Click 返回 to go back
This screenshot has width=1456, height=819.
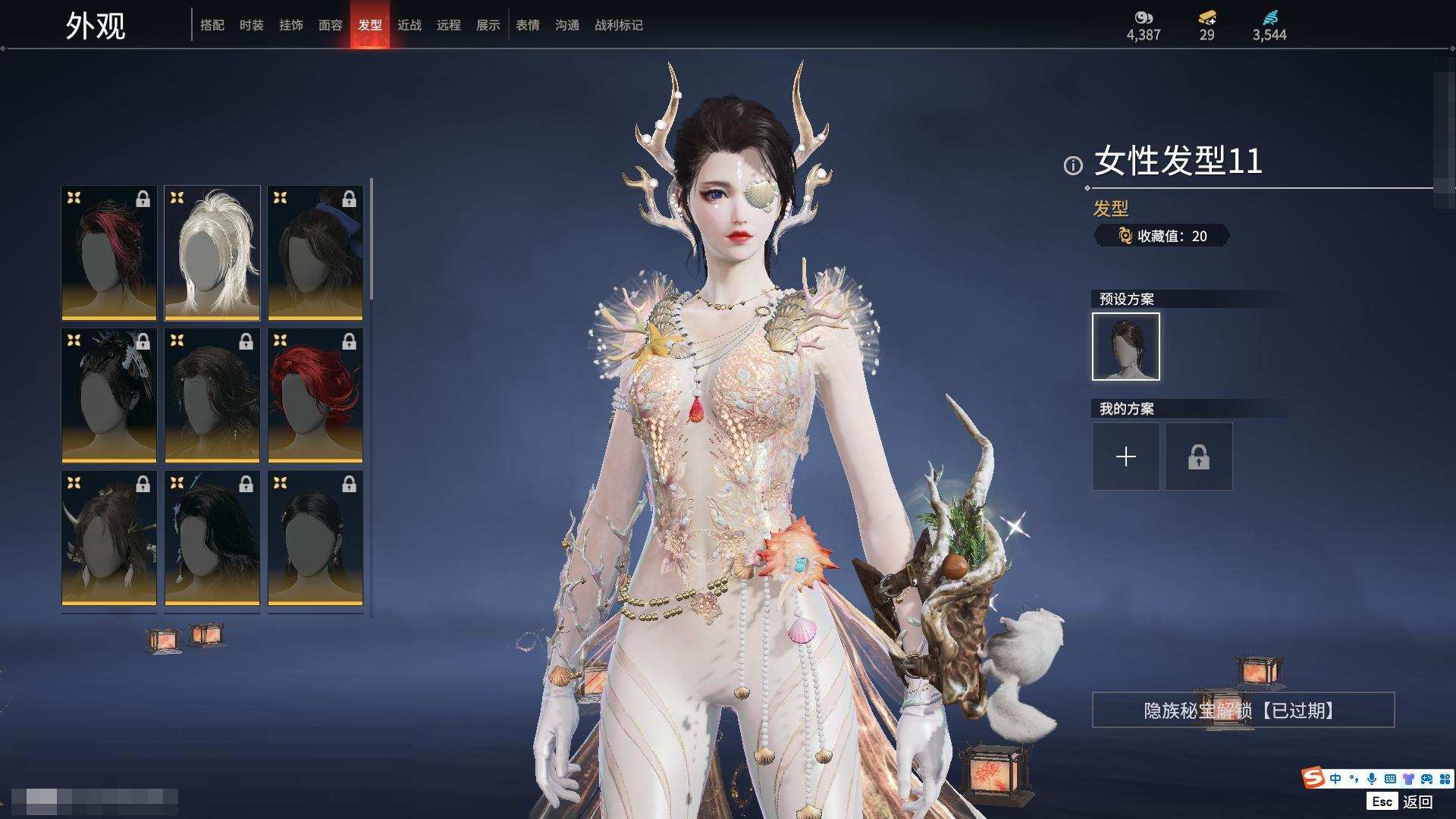[1417, 802]
